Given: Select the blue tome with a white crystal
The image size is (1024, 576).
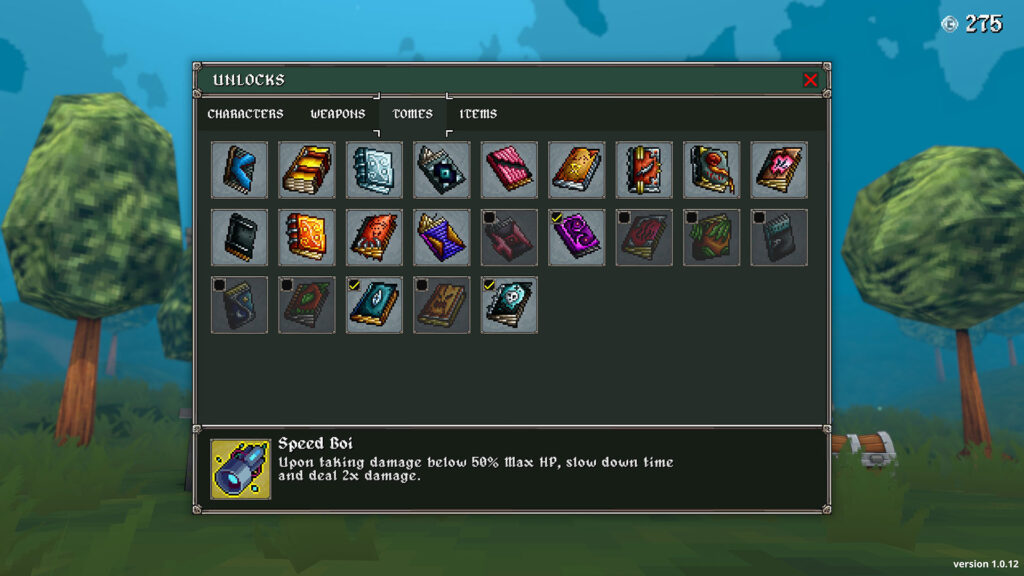Looking at the screenshot, I should point(375,305).
